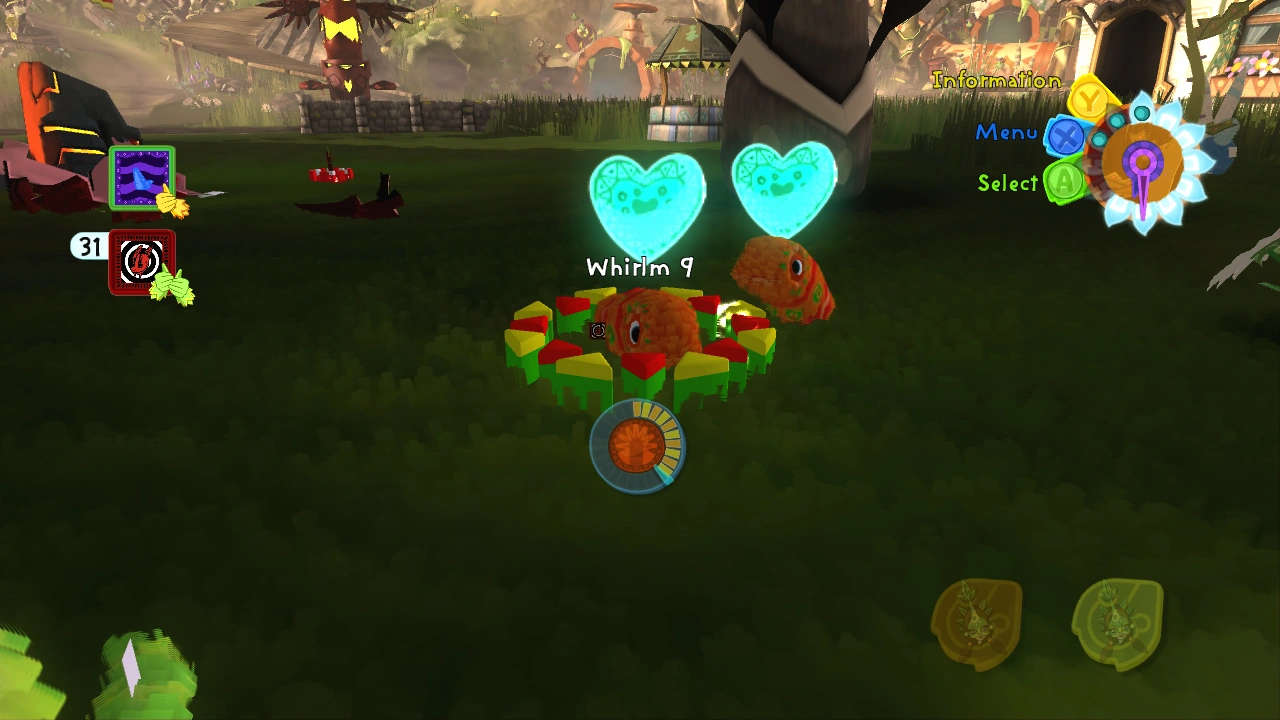Click the A Select button icon

(x=1062, y=183)
